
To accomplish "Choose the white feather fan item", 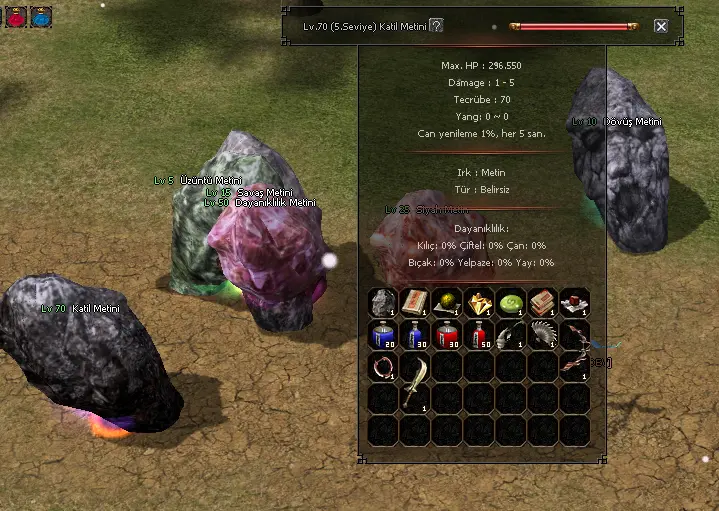I will [x=543, y=334].
